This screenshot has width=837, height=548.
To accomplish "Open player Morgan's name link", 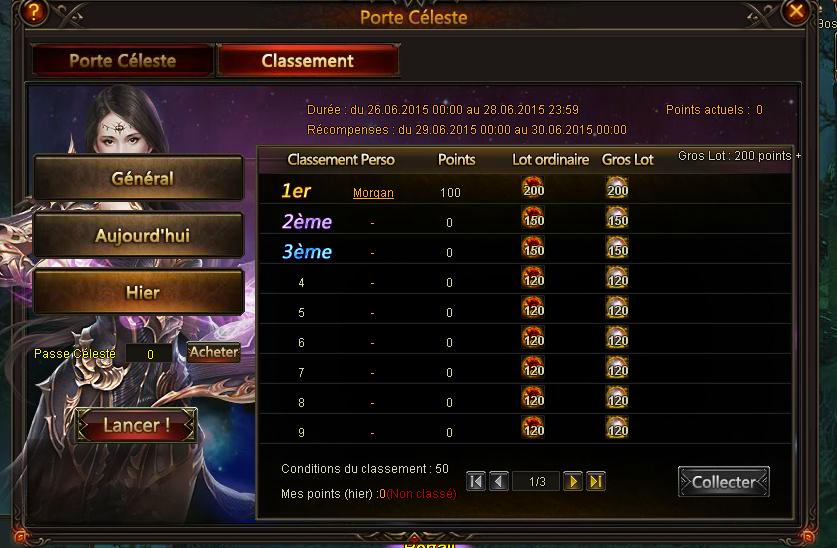I will (x=373, y=192).
